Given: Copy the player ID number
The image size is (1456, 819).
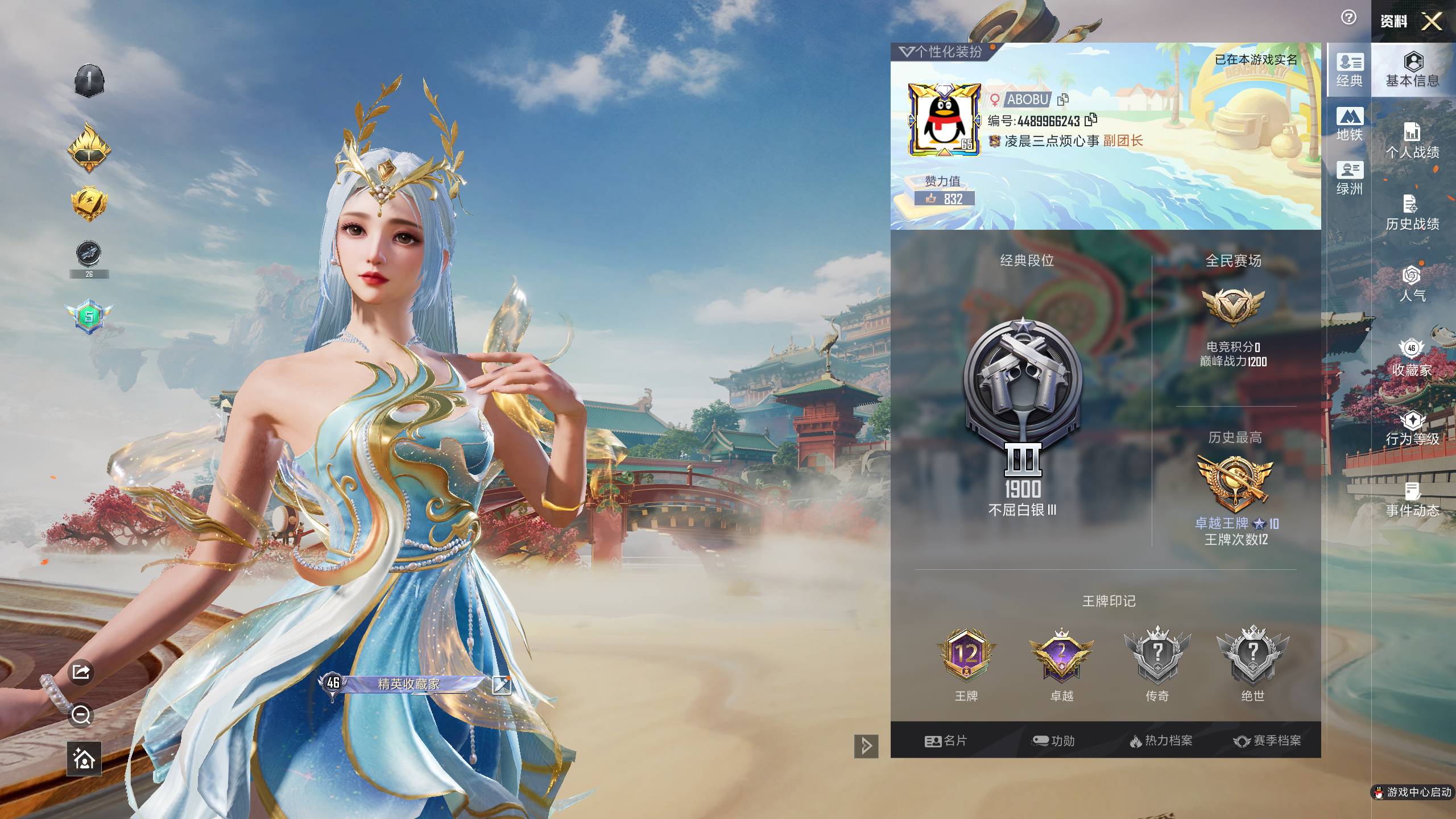Looking at the screenshot, I should point(1091,120).
